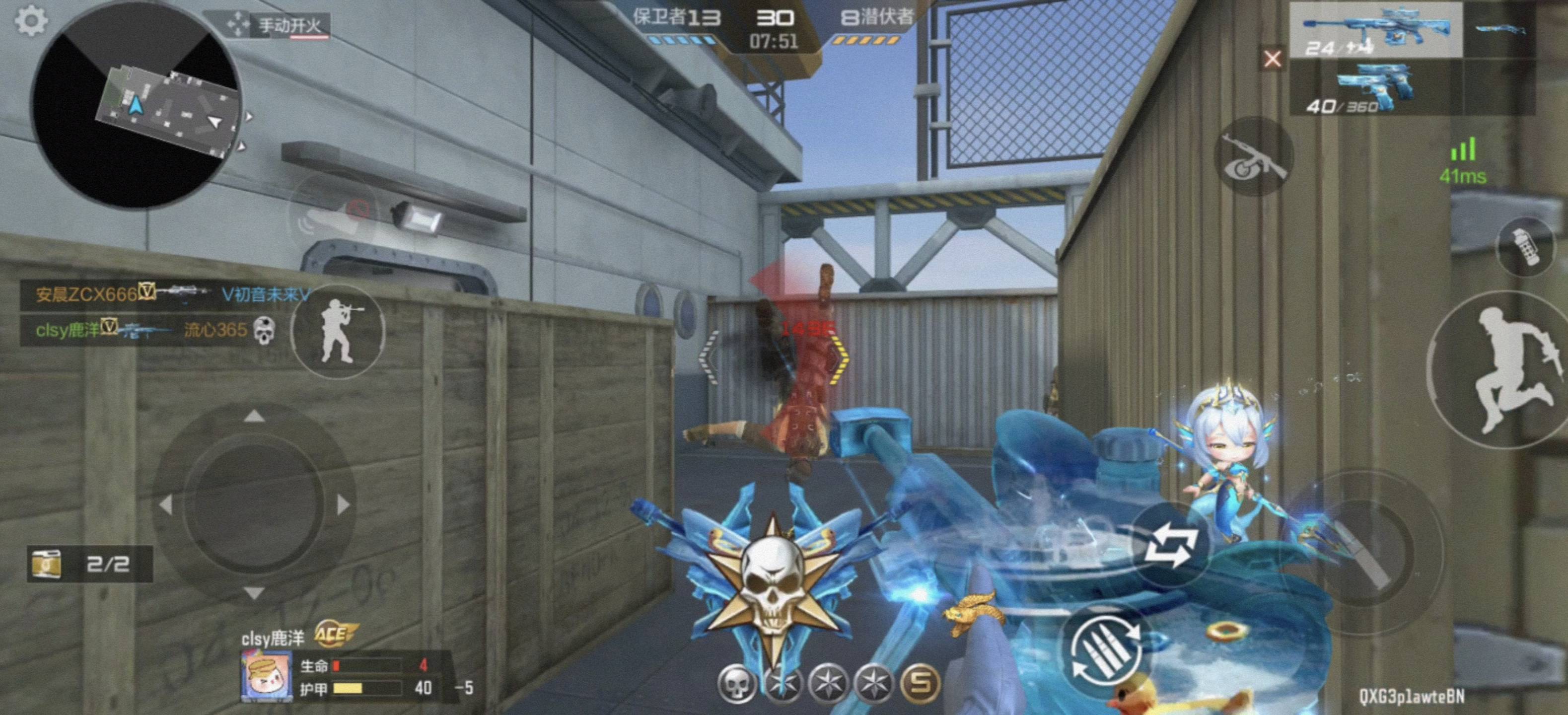The height and width of the screenshot is (715, 1568).
Task: Select the blue sniper rifle weapon slot
Action: tap(1376, 30)
